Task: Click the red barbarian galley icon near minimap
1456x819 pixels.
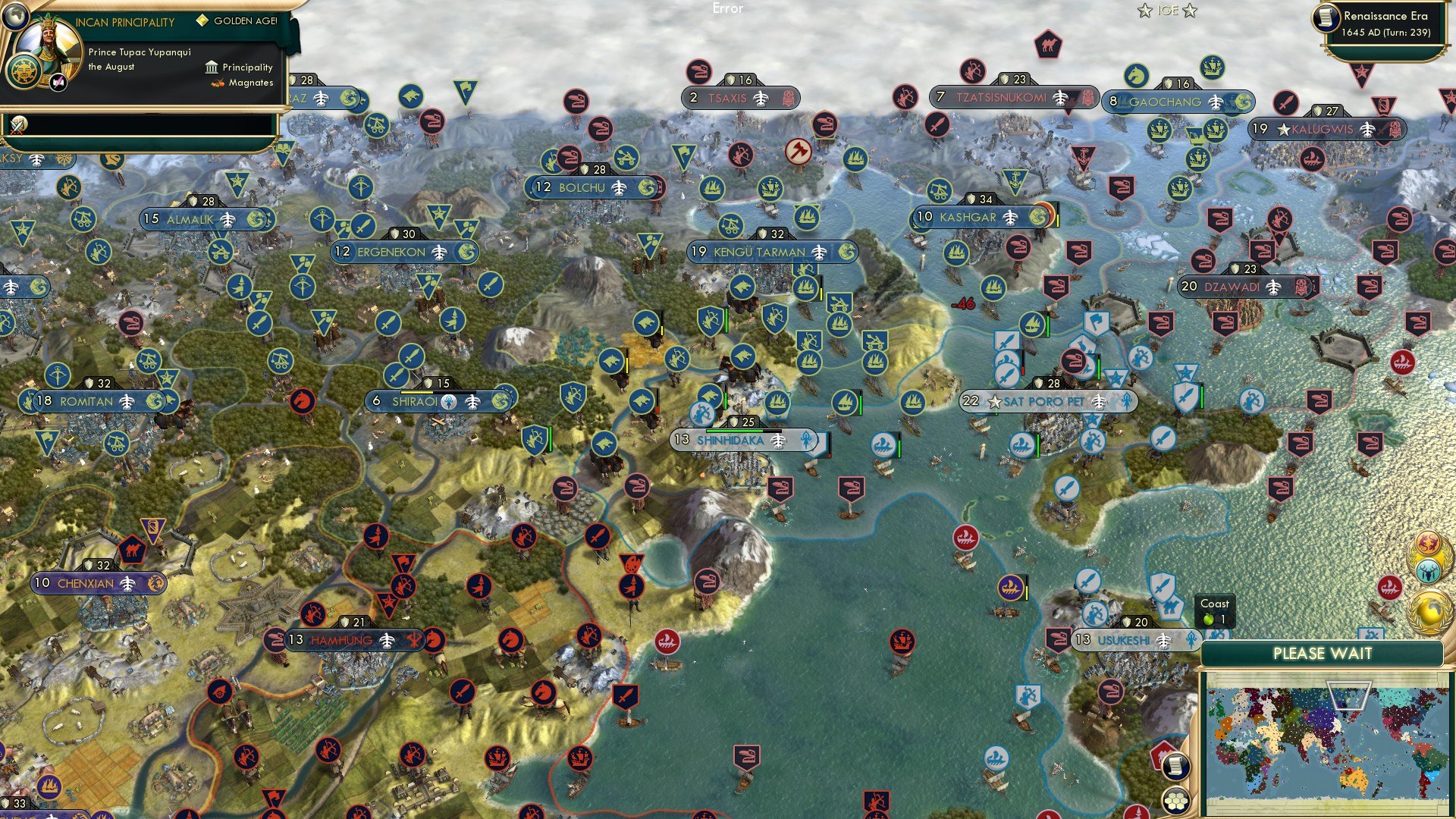Action: 1390,588
